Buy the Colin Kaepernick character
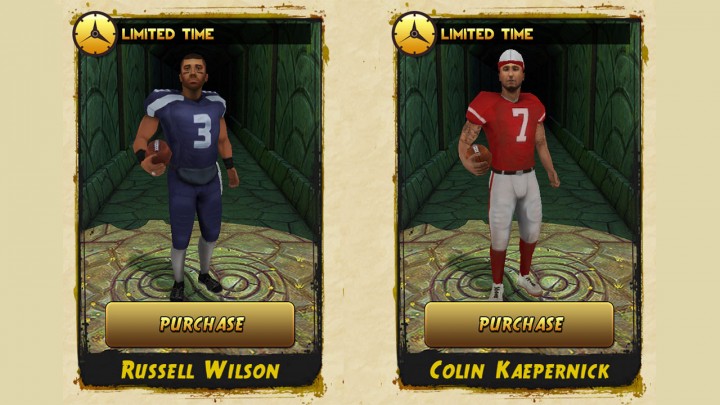Image resolution: width=720 pixels, height=405 pixels. click(519, 324)
